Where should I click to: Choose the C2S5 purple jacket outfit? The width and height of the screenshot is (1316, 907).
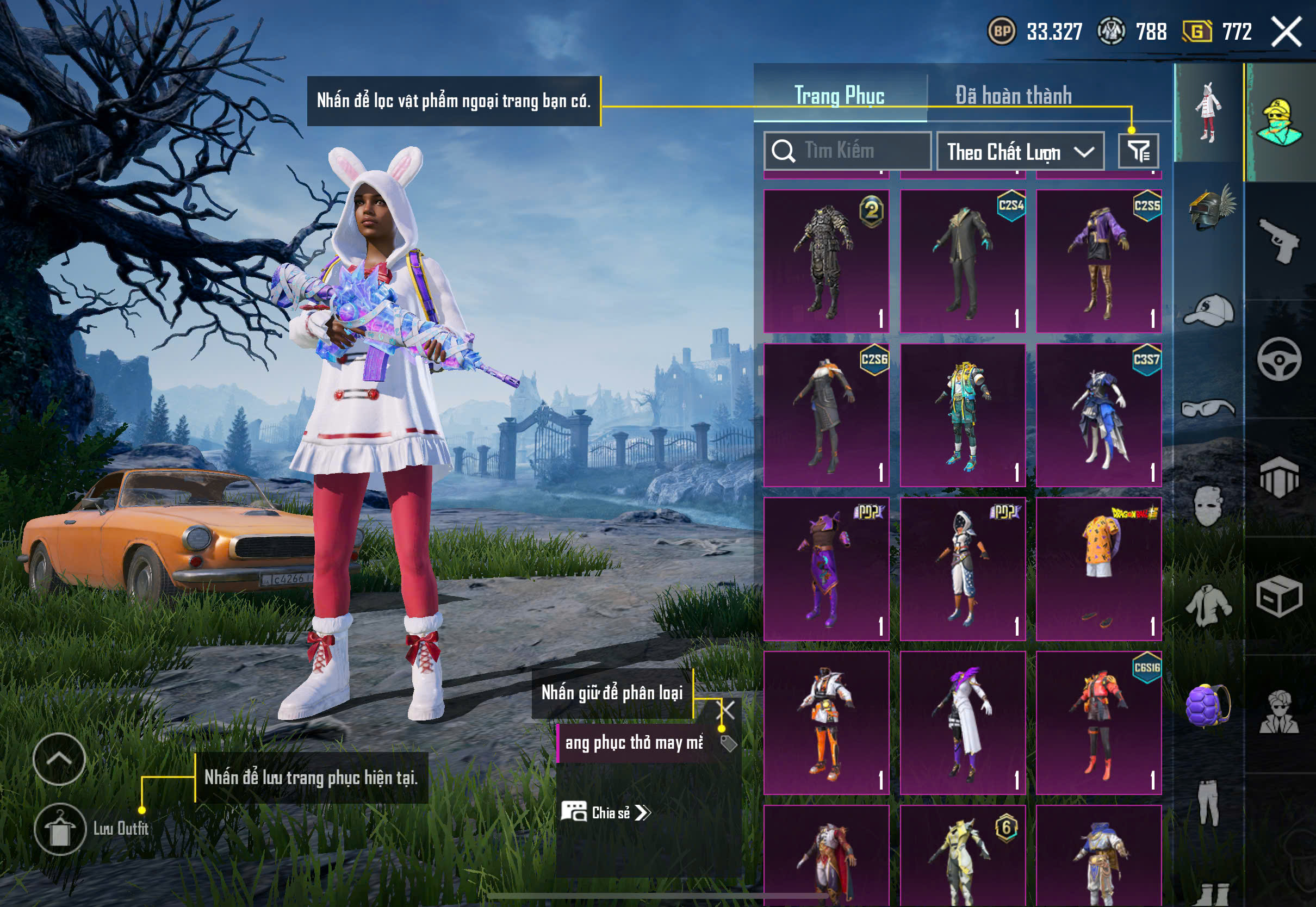(1098, 261)
